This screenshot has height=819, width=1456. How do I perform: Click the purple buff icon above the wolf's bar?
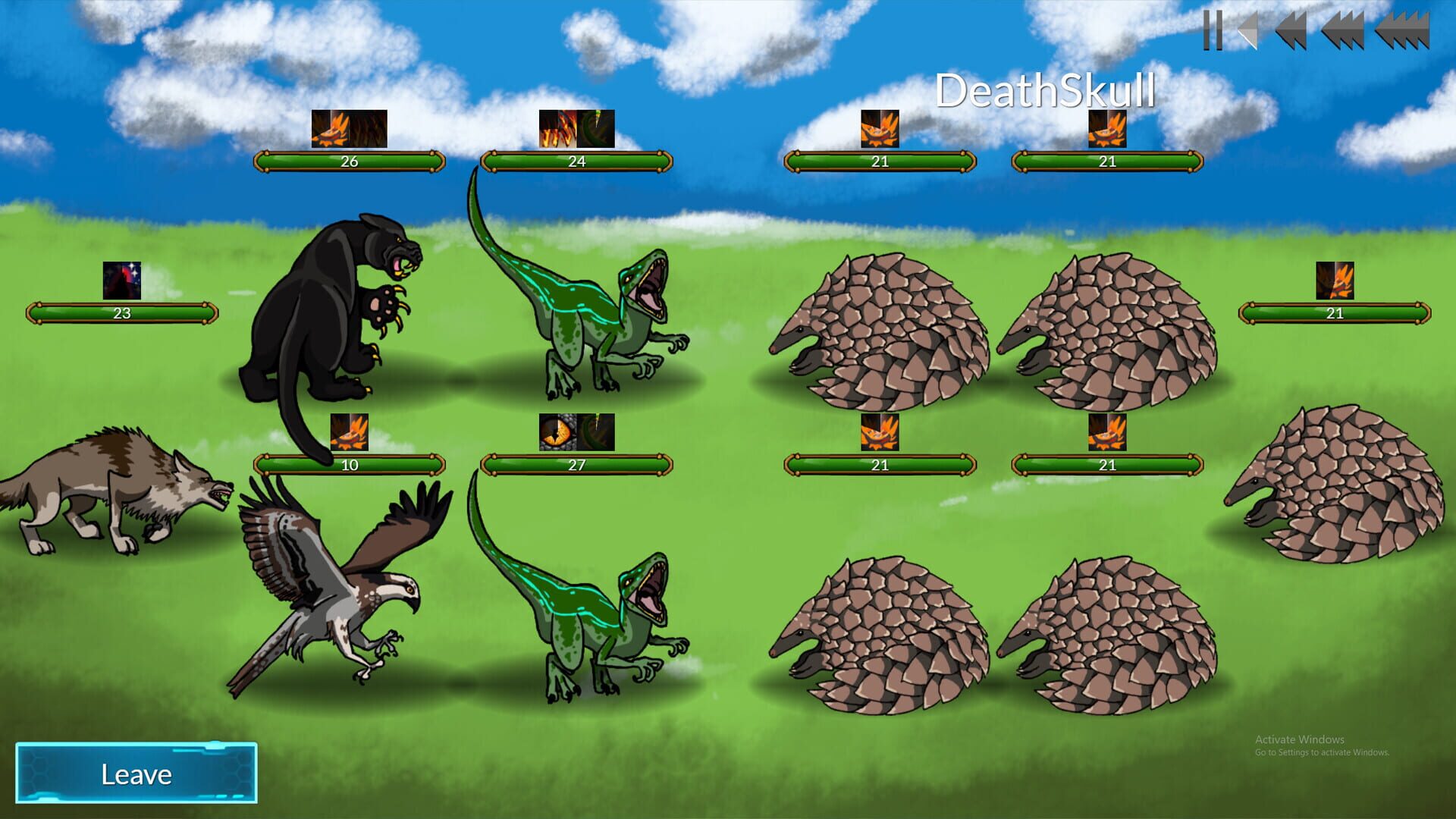[x=120, y=281]
